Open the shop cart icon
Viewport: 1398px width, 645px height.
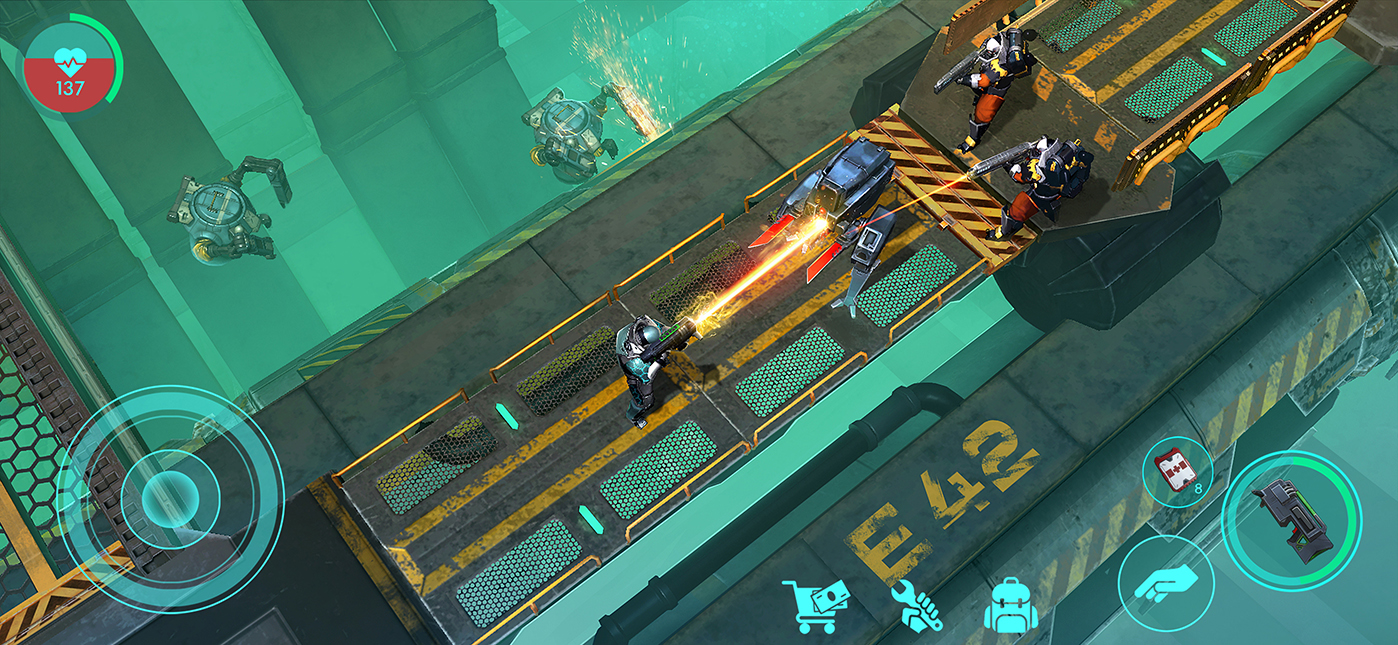click(x=815, y=605)
